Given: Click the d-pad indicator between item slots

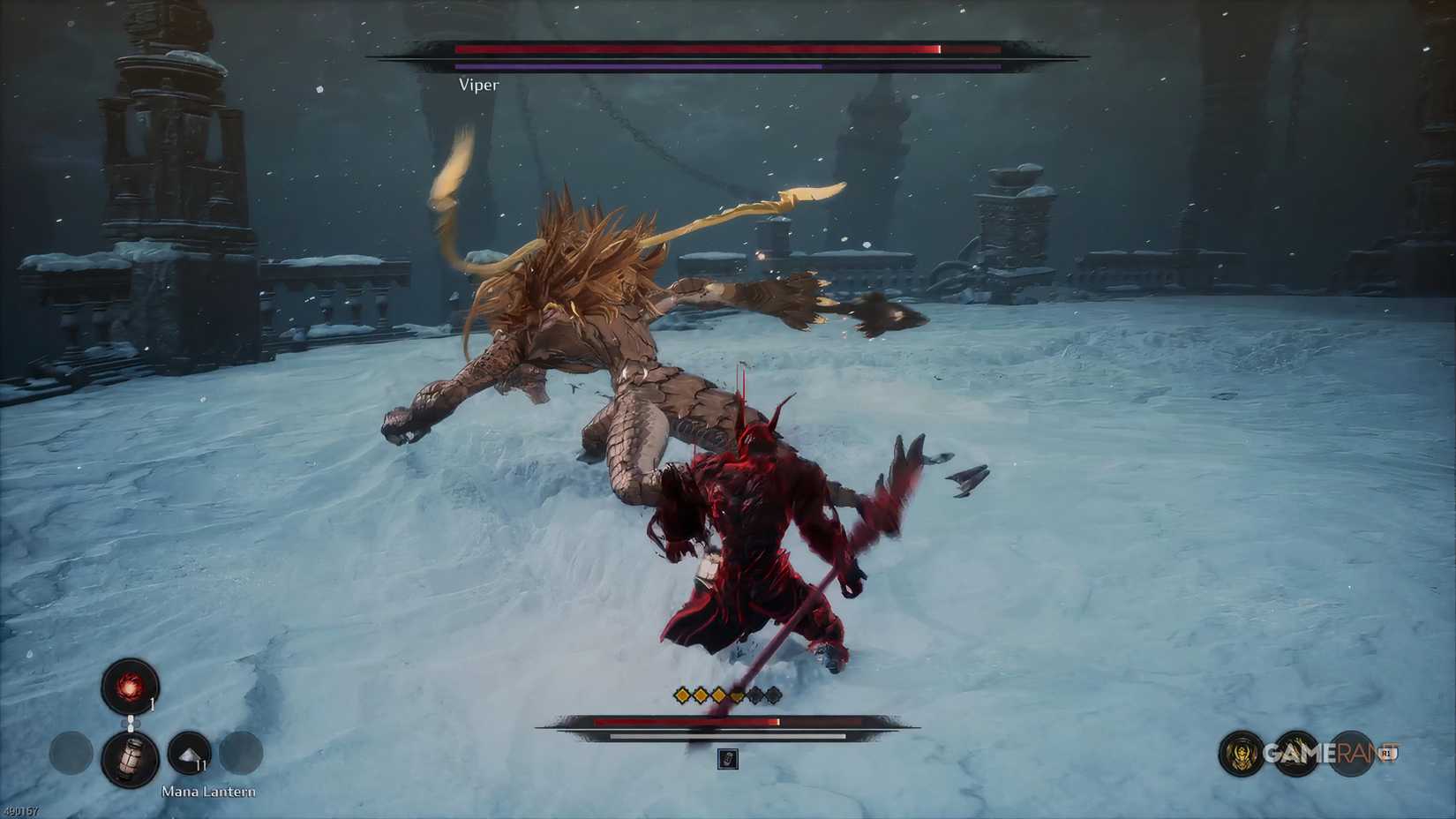Looking at the screenshot, I should (x=131, y=724).
